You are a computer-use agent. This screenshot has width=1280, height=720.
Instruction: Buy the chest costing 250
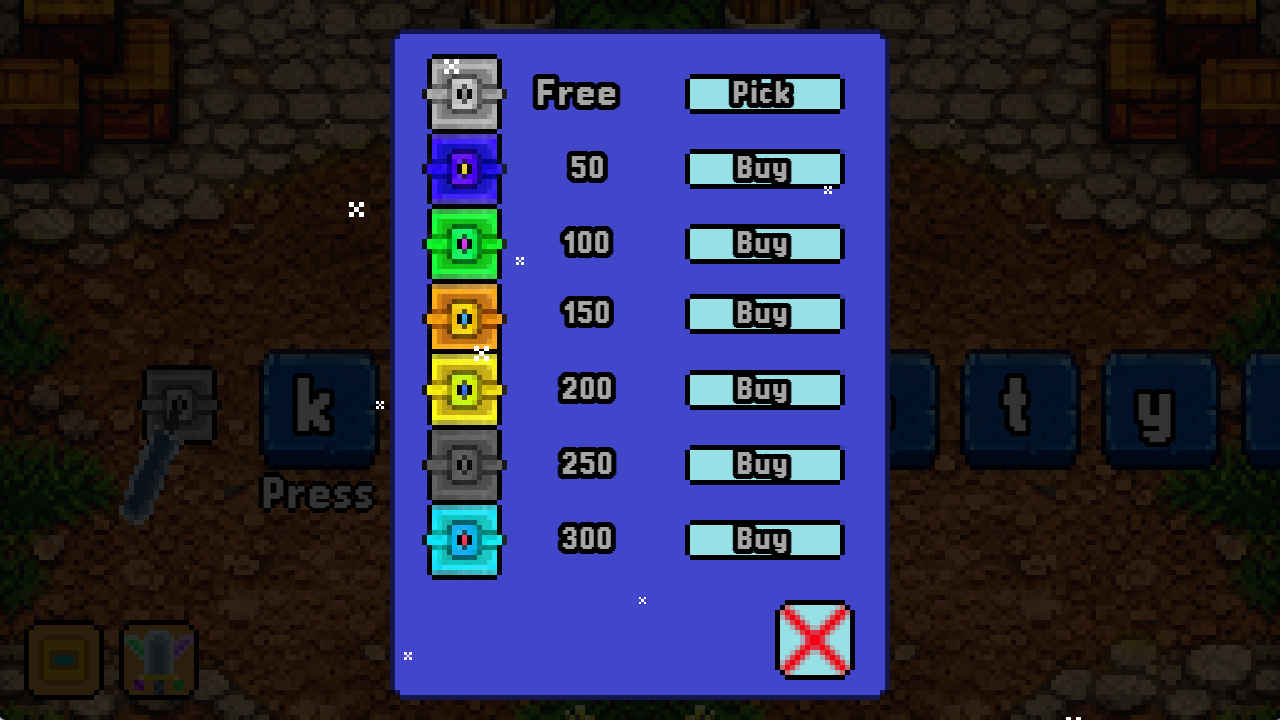click(x=764, y=464)
